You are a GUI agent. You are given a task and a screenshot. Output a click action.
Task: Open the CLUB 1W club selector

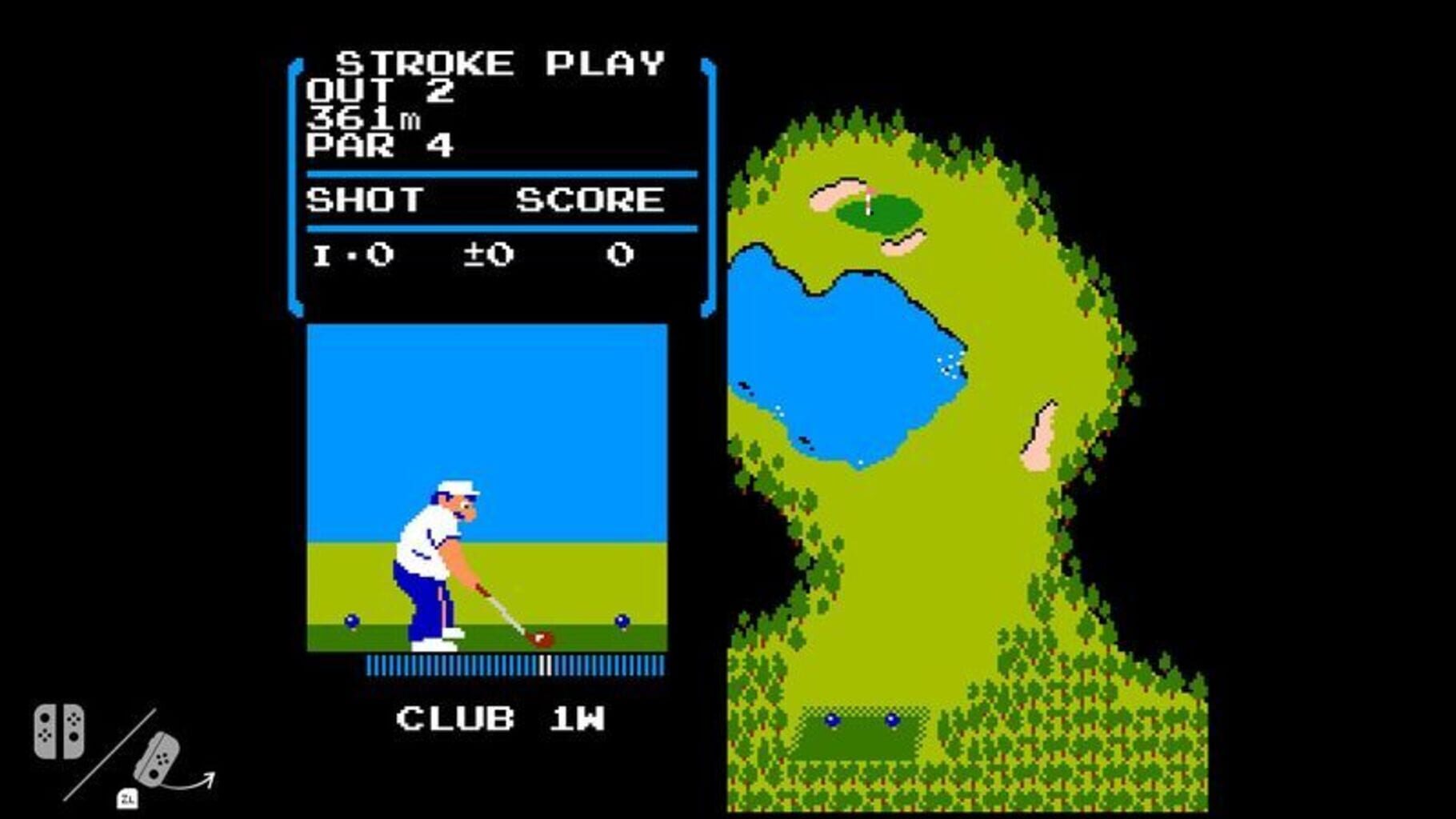500,718
